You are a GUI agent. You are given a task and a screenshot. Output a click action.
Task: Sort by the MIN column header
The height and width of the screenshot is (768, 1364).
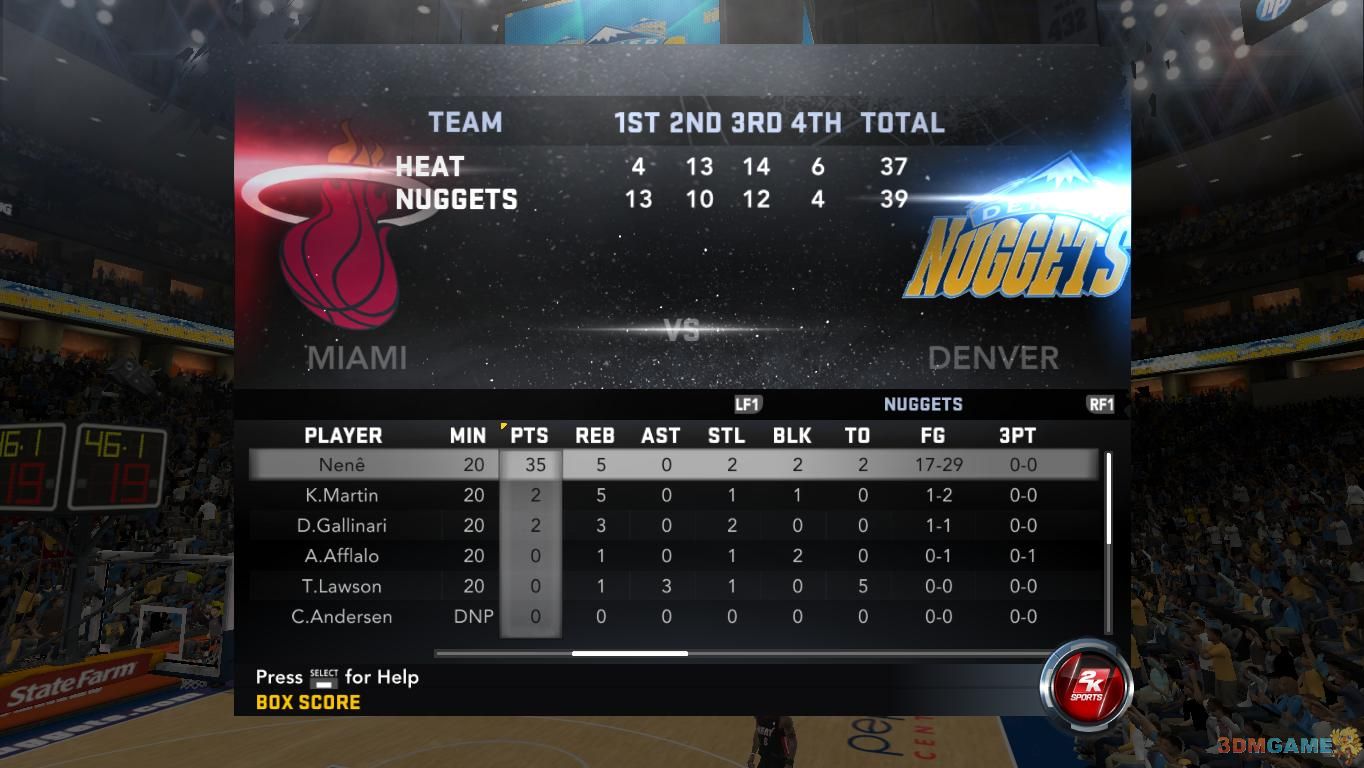[x=468, y=436]
